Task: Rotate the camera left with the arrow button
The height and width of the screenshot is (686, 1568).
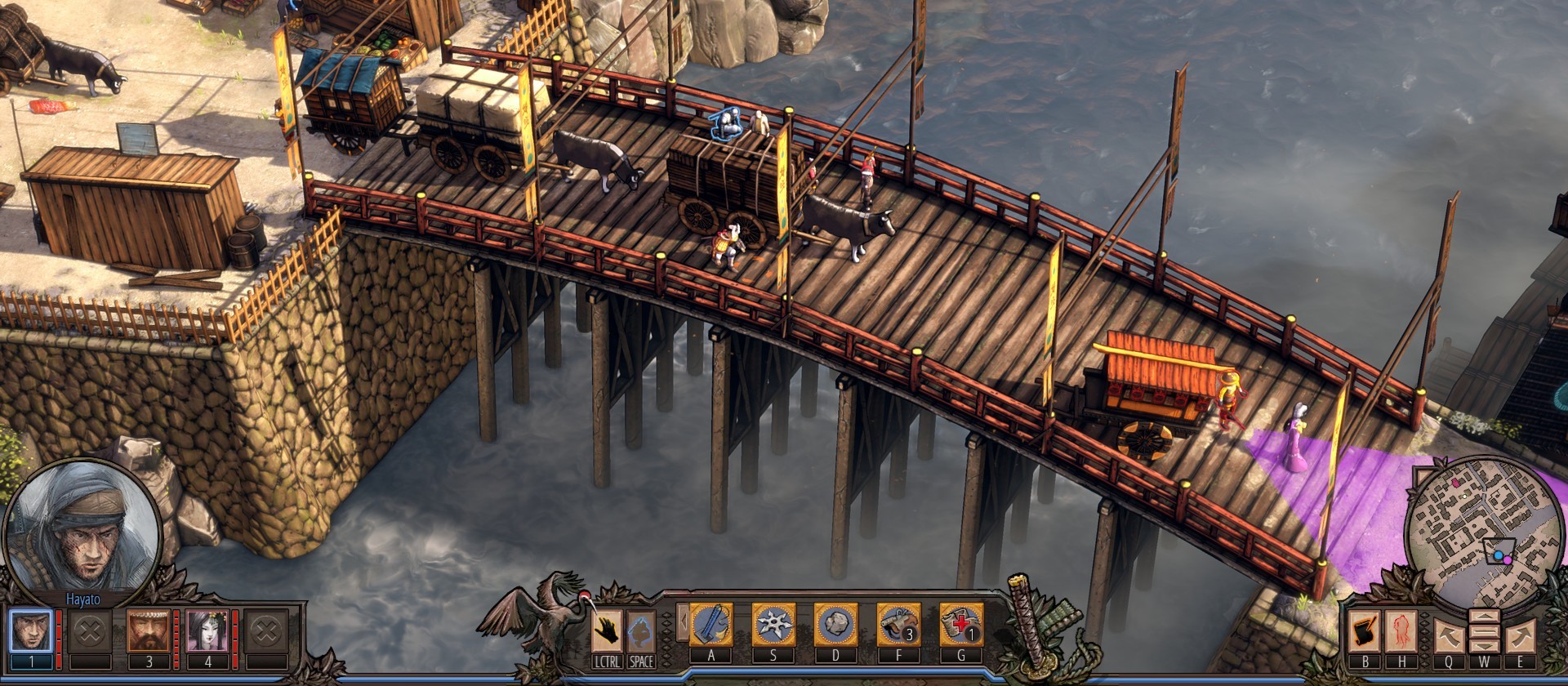Action: tap(1450, 635)
